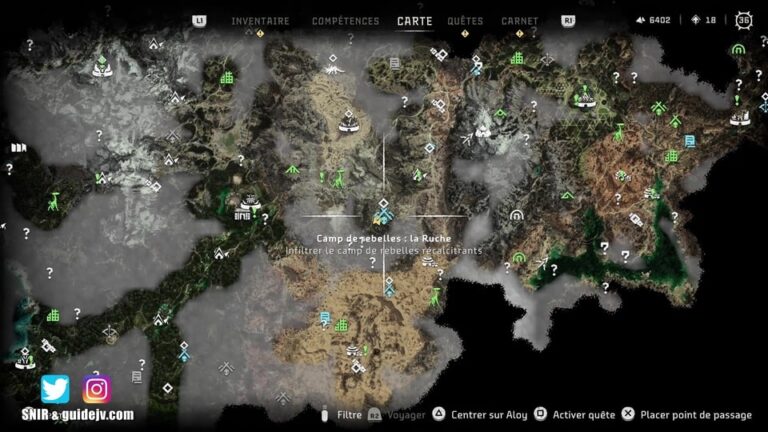Select the Carte tab

coord(415,20)
